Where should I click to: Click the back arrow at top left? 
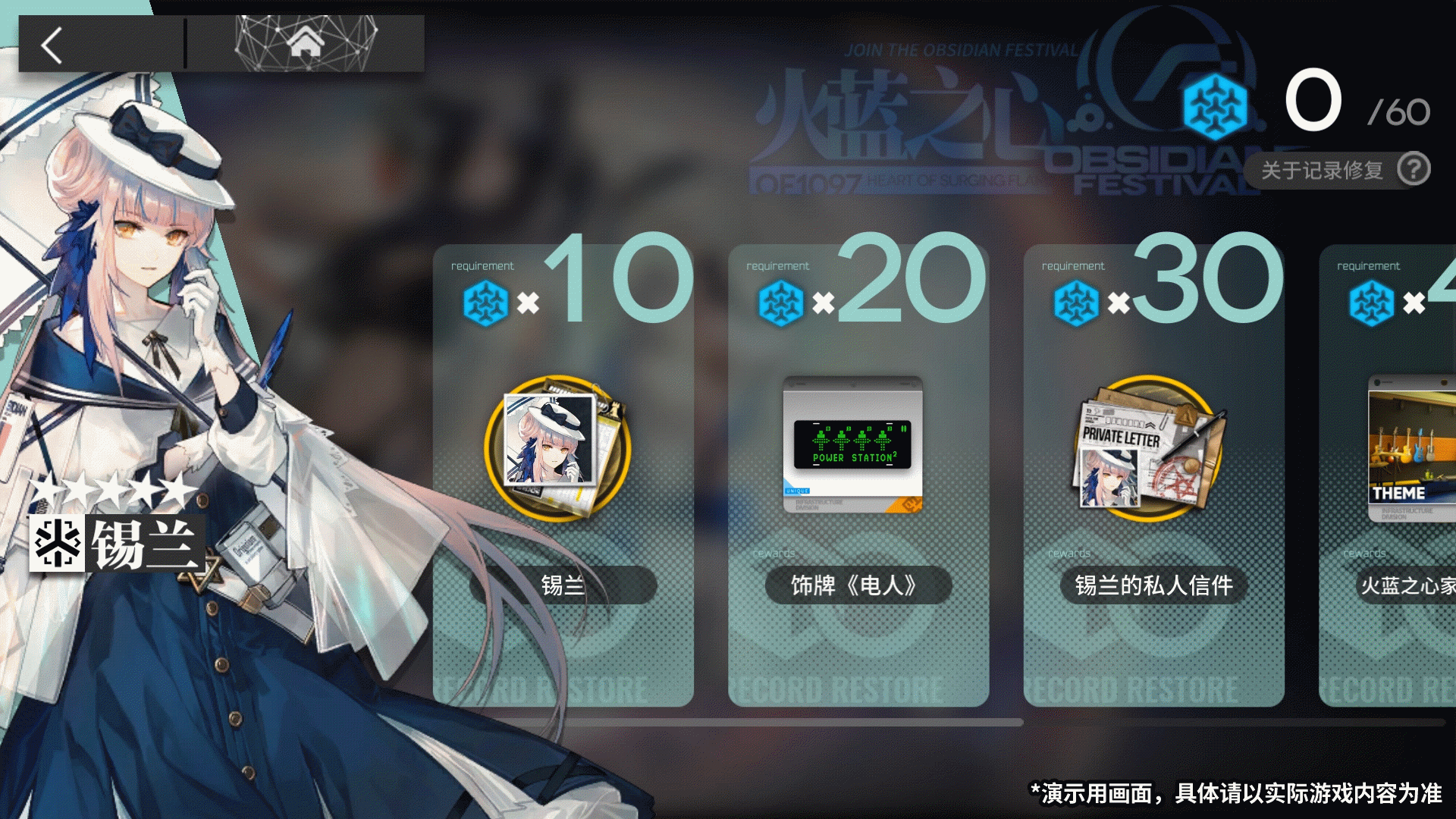tap(50, 45)
